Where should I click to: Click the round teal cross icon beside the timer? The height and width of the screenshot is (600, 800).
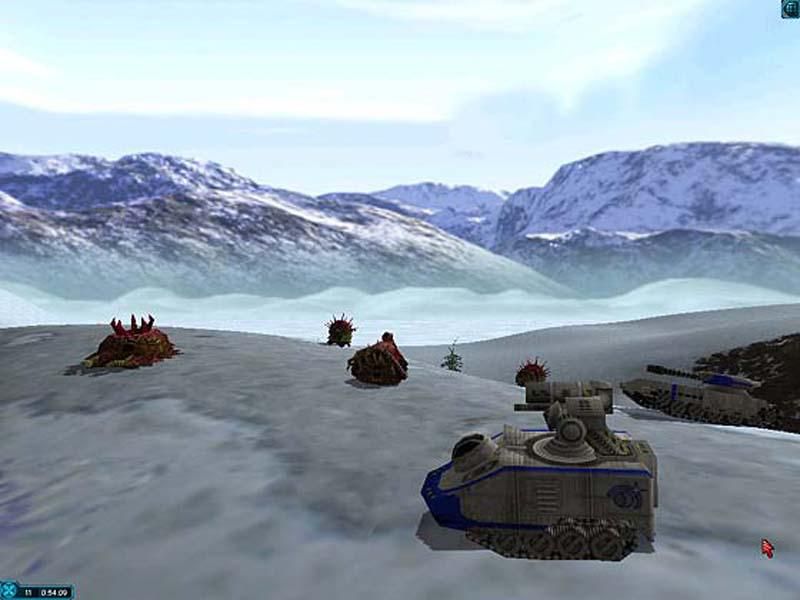[x=9, y=590]
